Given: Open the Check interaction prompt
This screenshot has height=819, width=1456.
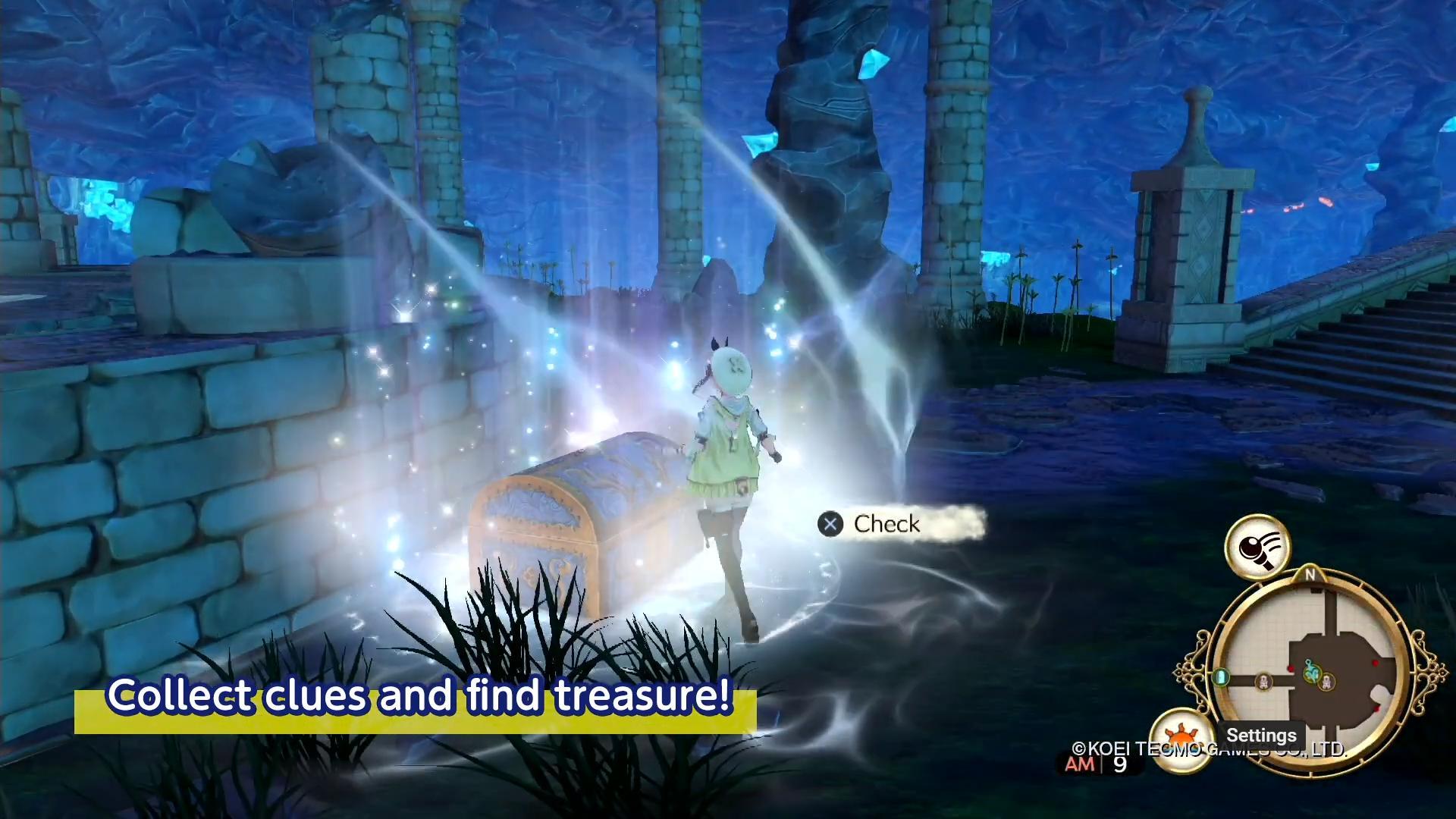Looking at the screenshot, I should [x=832, y=524].
